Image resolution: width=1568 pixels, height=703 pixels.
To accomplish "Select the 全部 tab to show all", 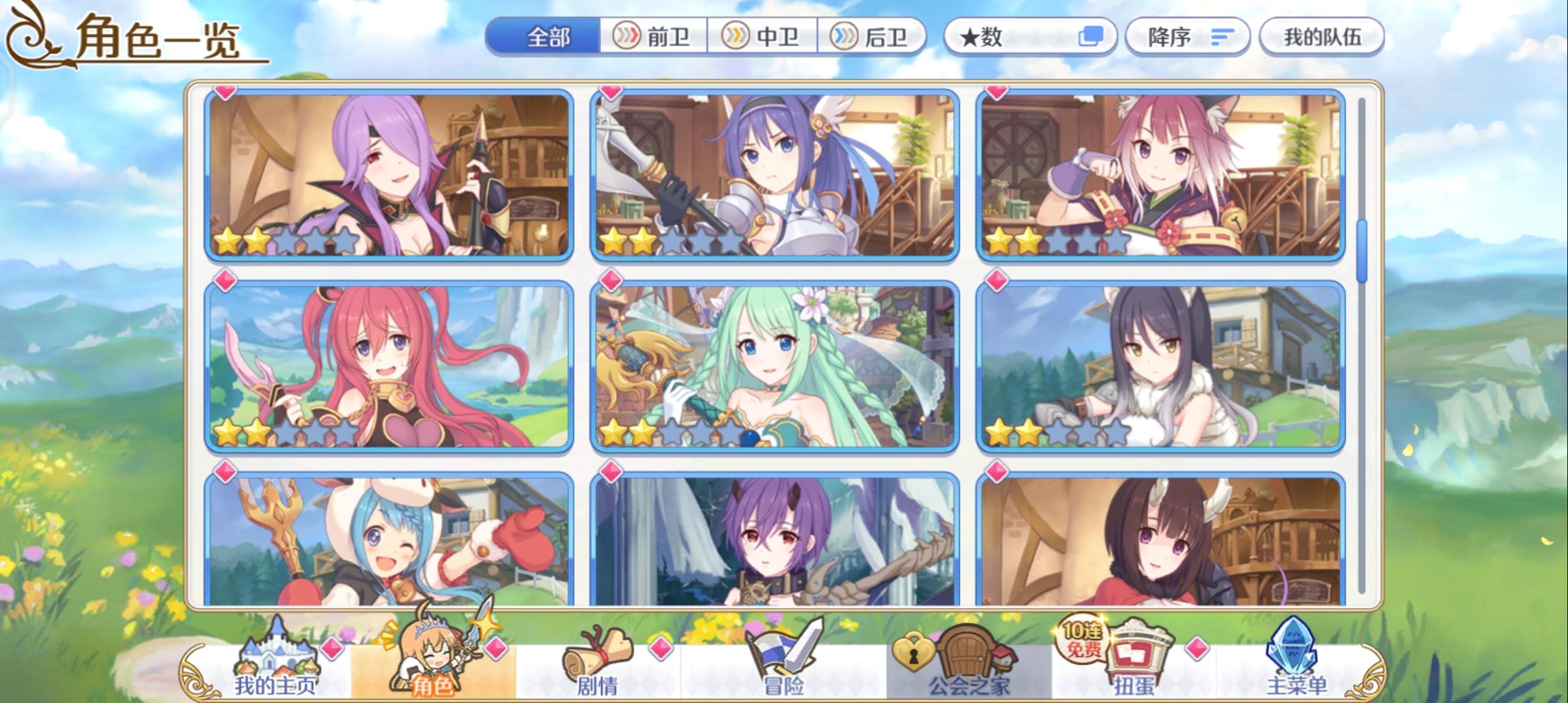I will [x=546, y=37].
